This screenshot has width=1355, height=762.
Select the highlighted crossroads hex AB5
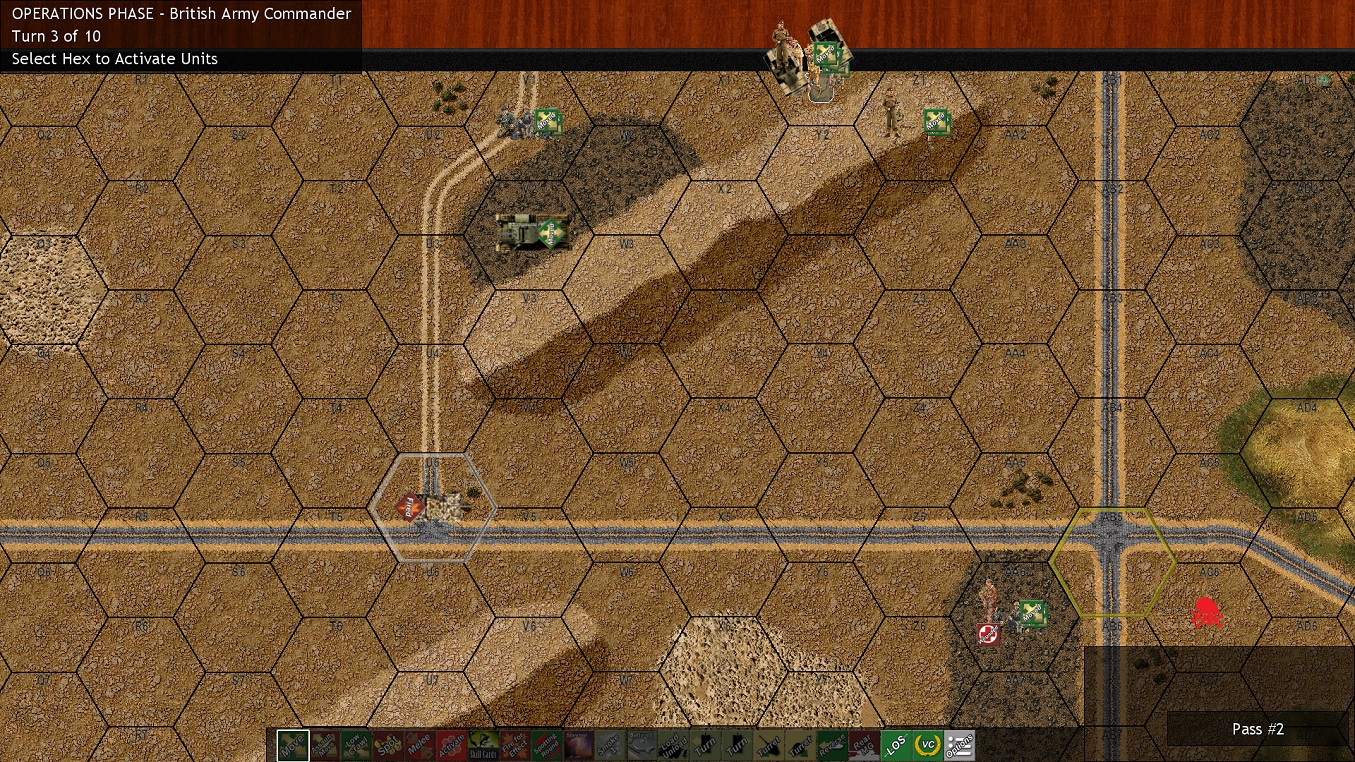point(1112,560)
